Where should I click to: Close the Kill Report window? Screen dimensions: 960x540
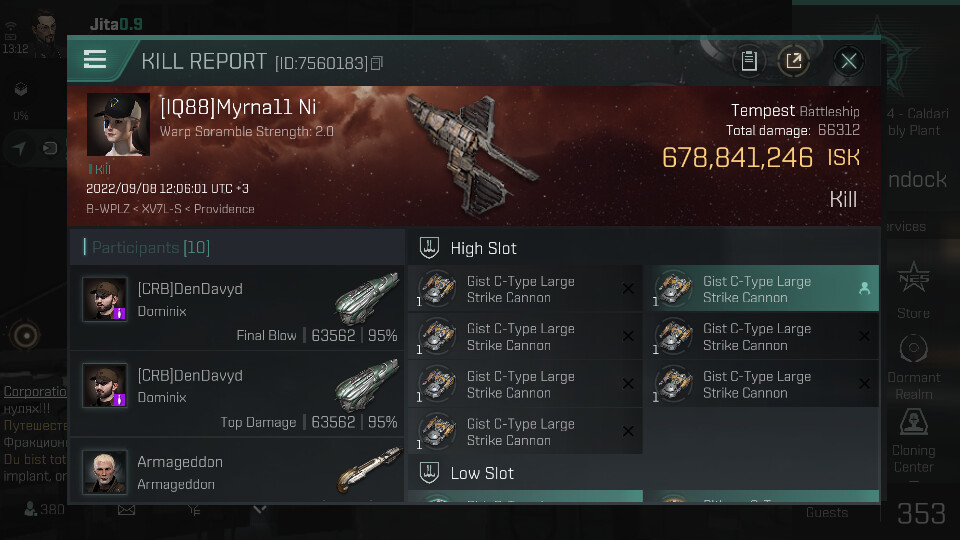(x=849, y=61)
